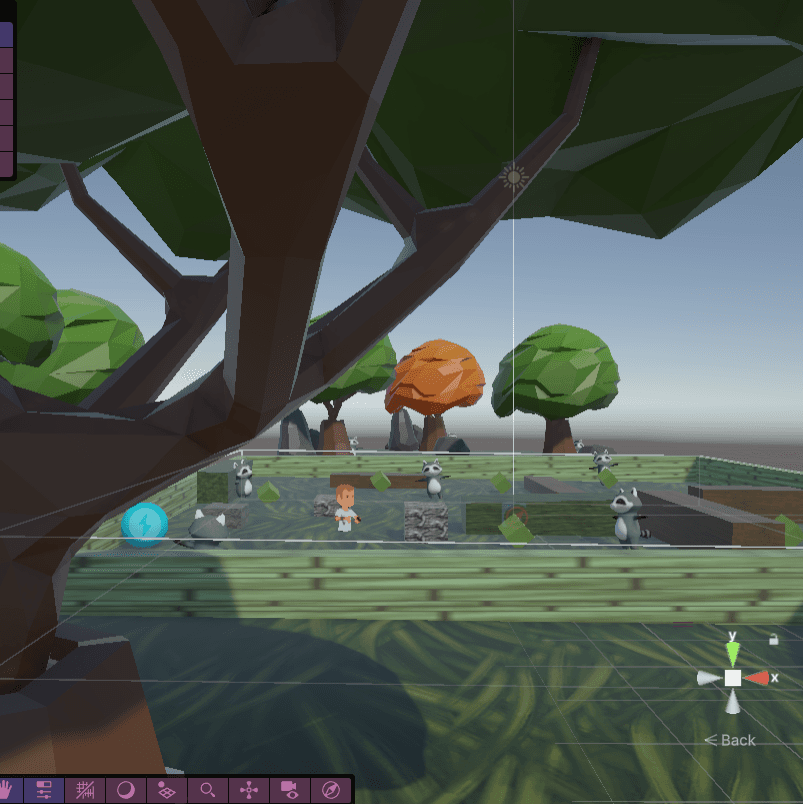Viewport: 803px width, 804px height.
Task: Click the crescent moon shading icon
Action: coord(126,789)
